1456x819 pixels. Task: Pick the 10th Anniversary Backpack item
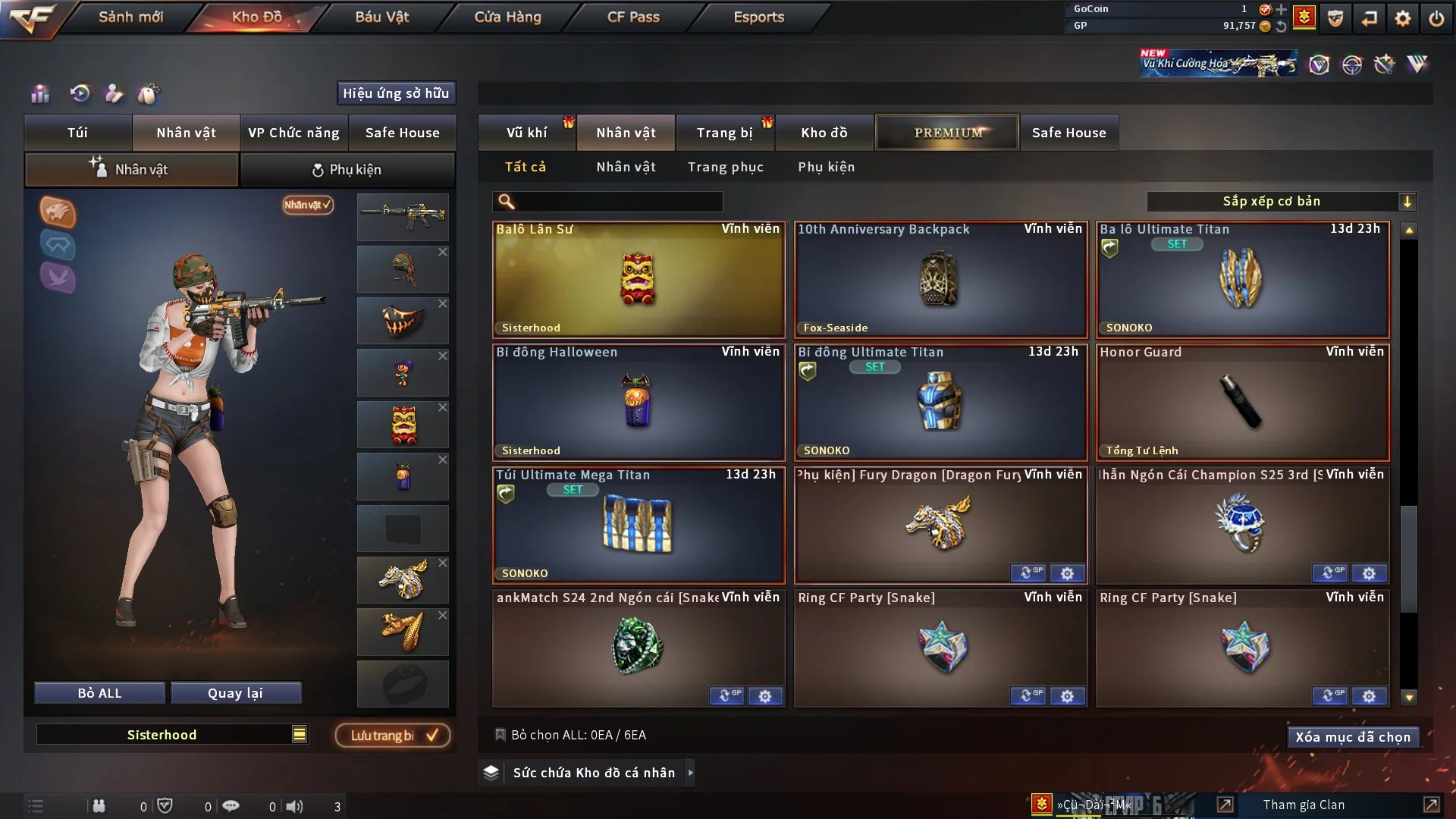(940, 280)
